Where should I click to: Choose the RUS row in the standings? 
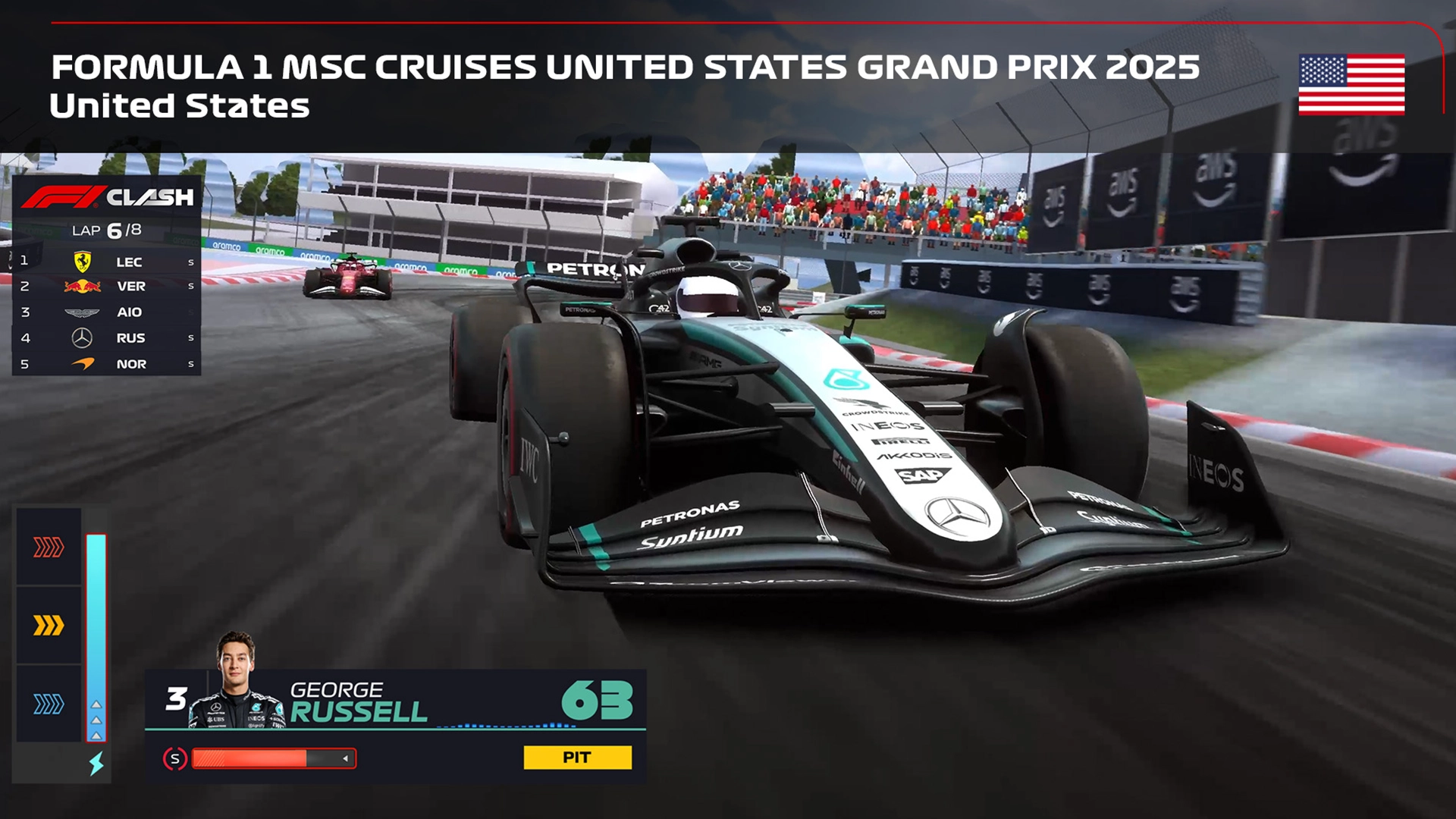coord(107,338)
